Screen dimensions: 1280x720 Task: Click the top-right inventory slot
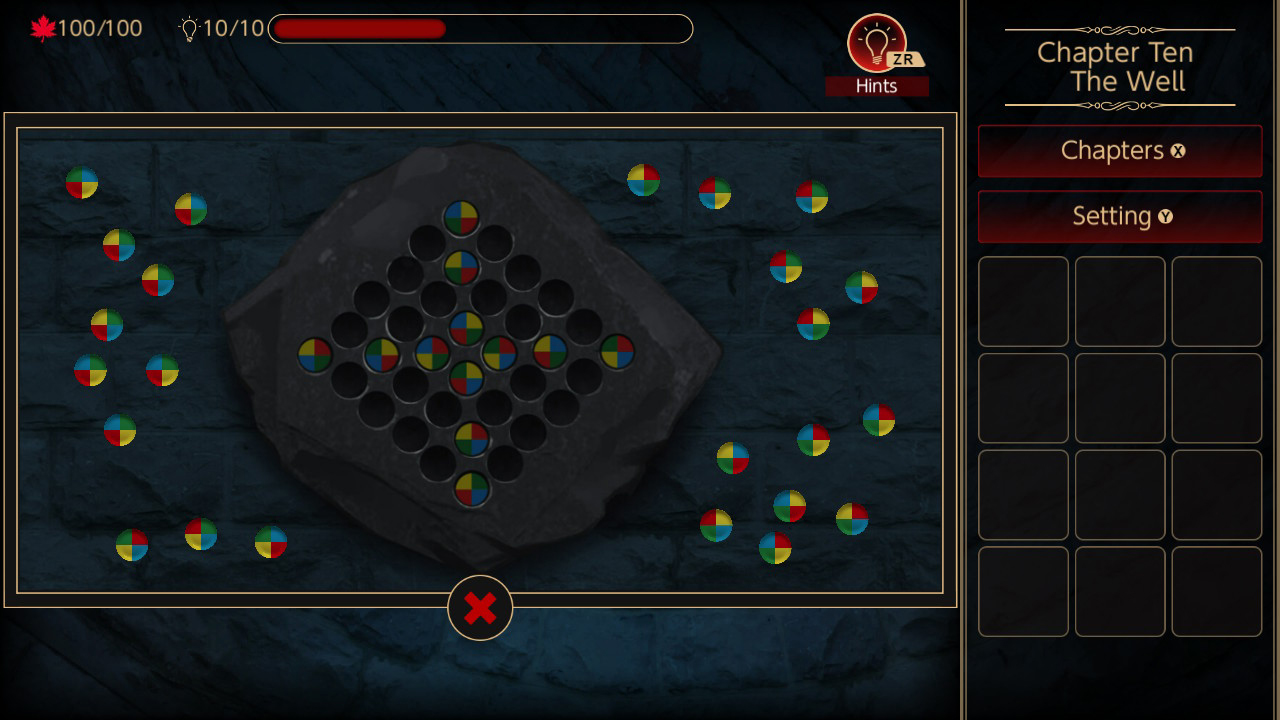click(x=1216, y=301)
